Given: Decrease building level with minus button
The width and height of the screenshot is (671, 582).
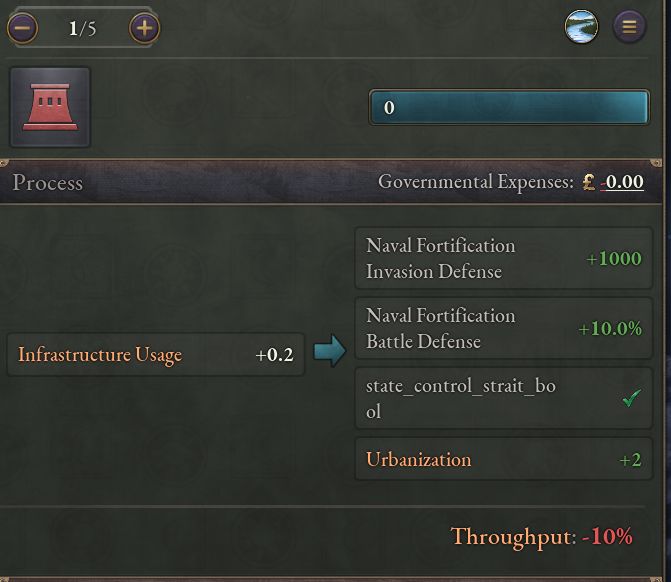Looking at the screenshot, I should pos(22,28).
